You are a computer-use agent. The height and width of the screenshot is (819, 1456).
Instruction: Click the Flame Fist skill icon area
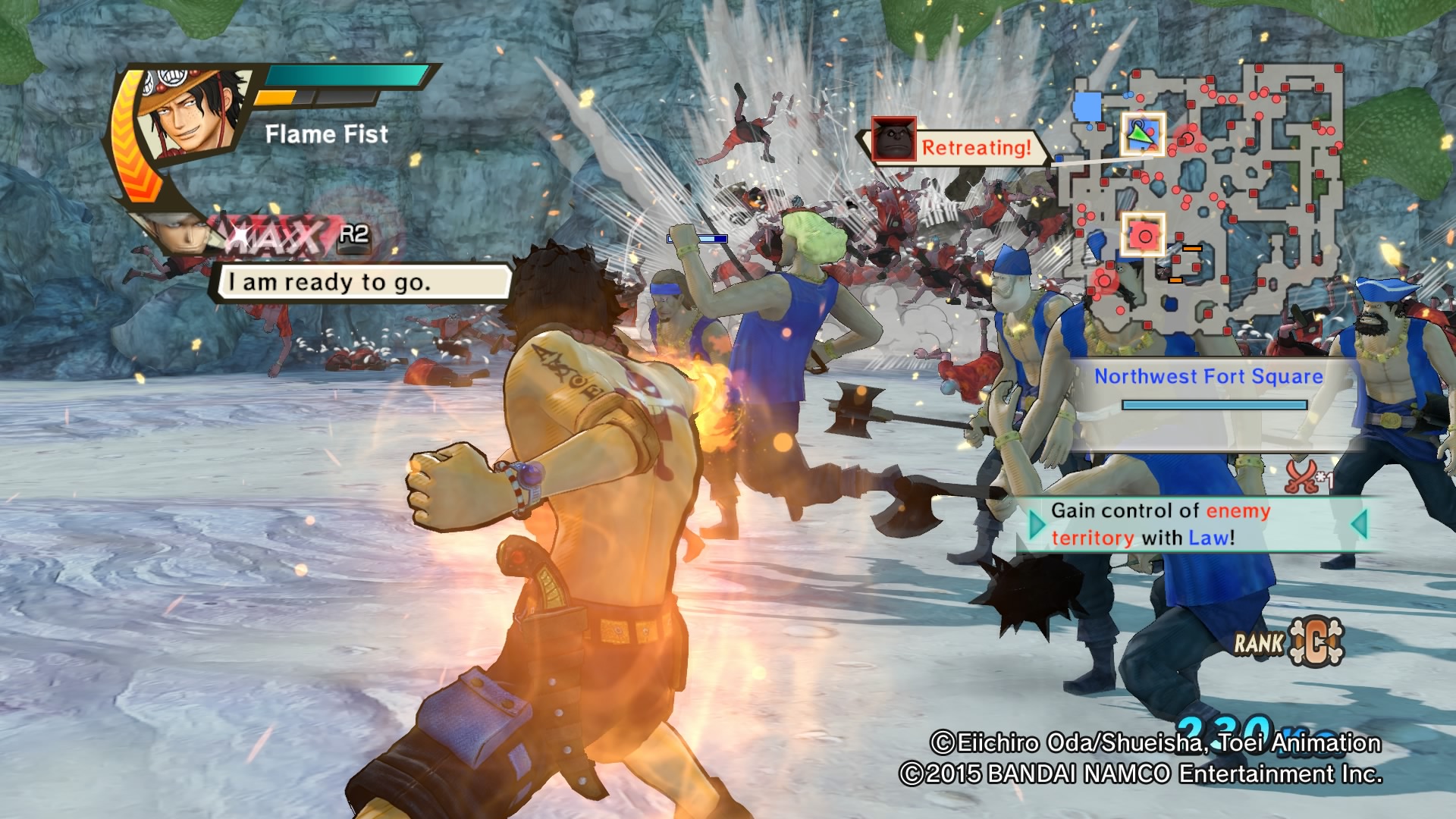(326, 135)
